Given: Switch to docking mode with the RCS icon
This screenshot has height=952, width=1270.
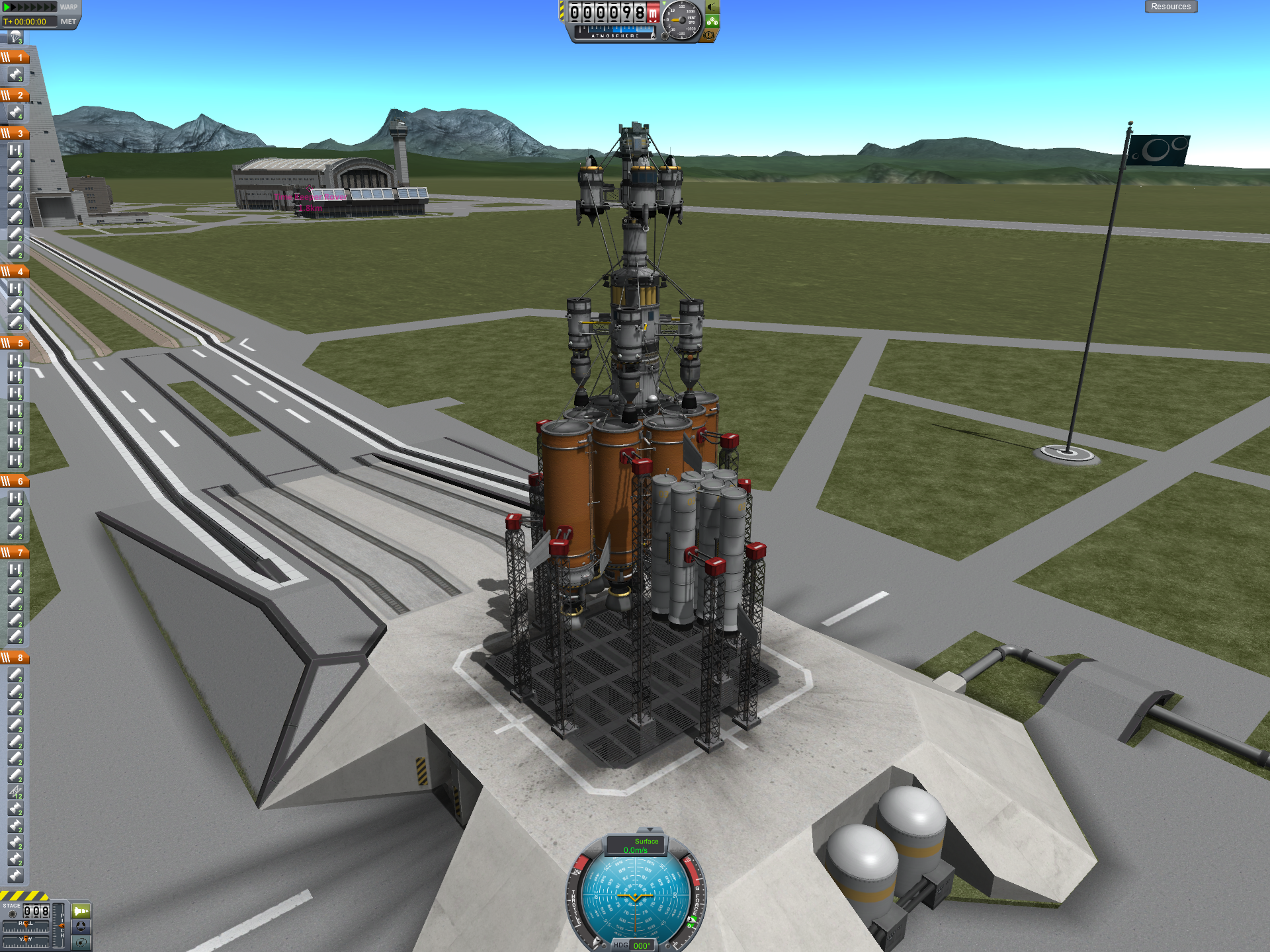Looking at the screenshot, I should pyautogui.click(x=81, y=927).
